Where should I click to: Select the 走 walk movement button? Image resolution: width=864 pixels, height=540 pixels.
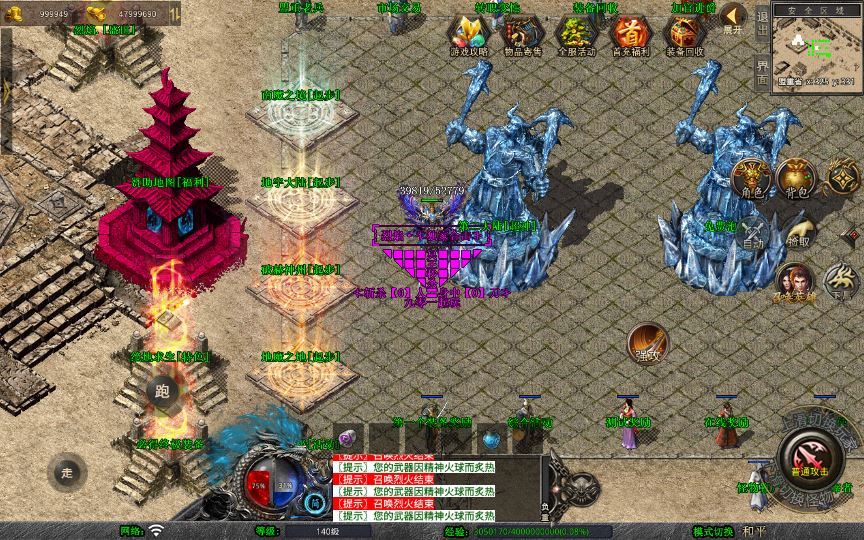68,472
